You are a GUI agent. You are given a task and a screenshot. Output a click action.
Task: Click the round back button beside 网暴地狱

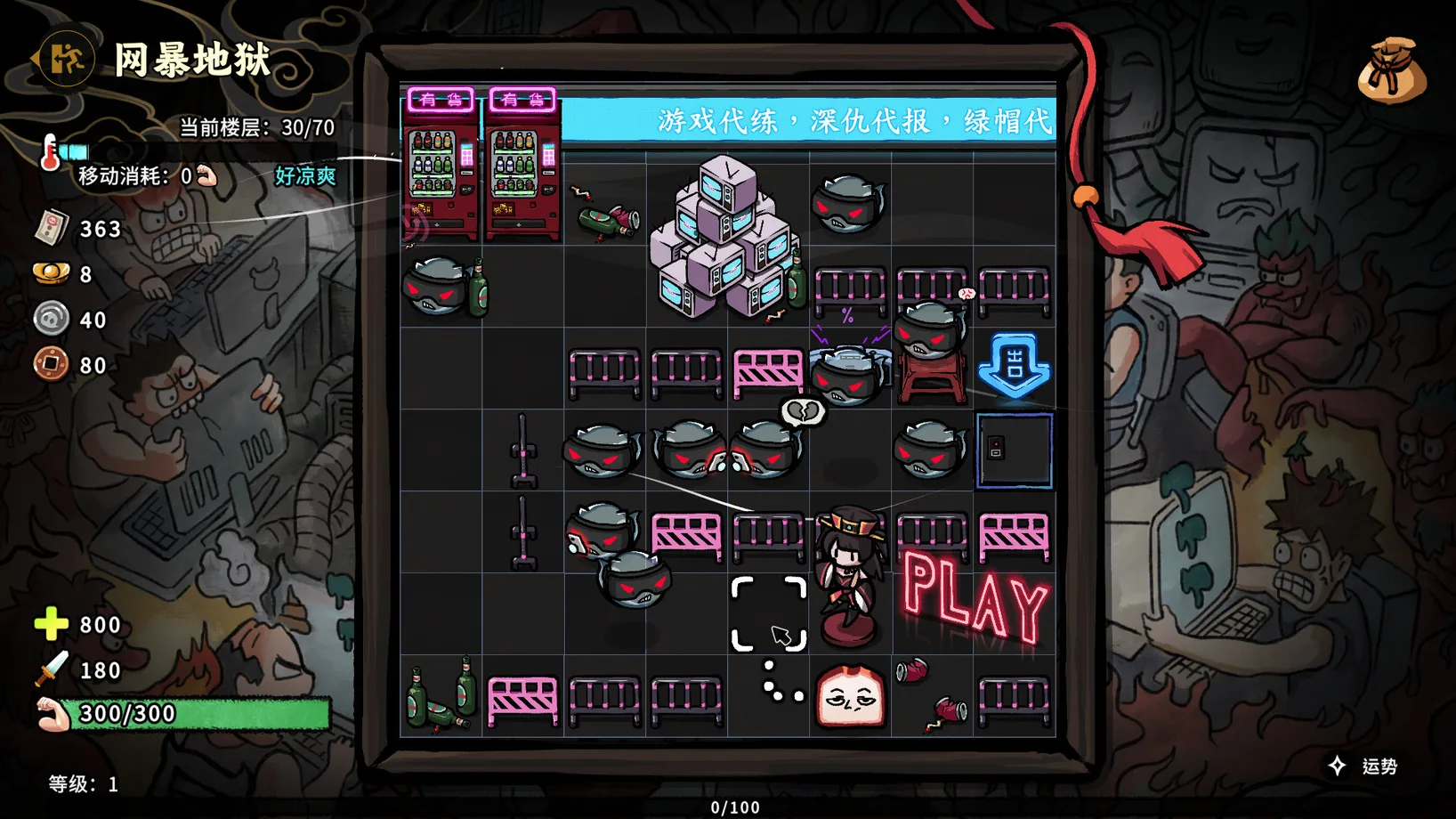pos(66,60)
